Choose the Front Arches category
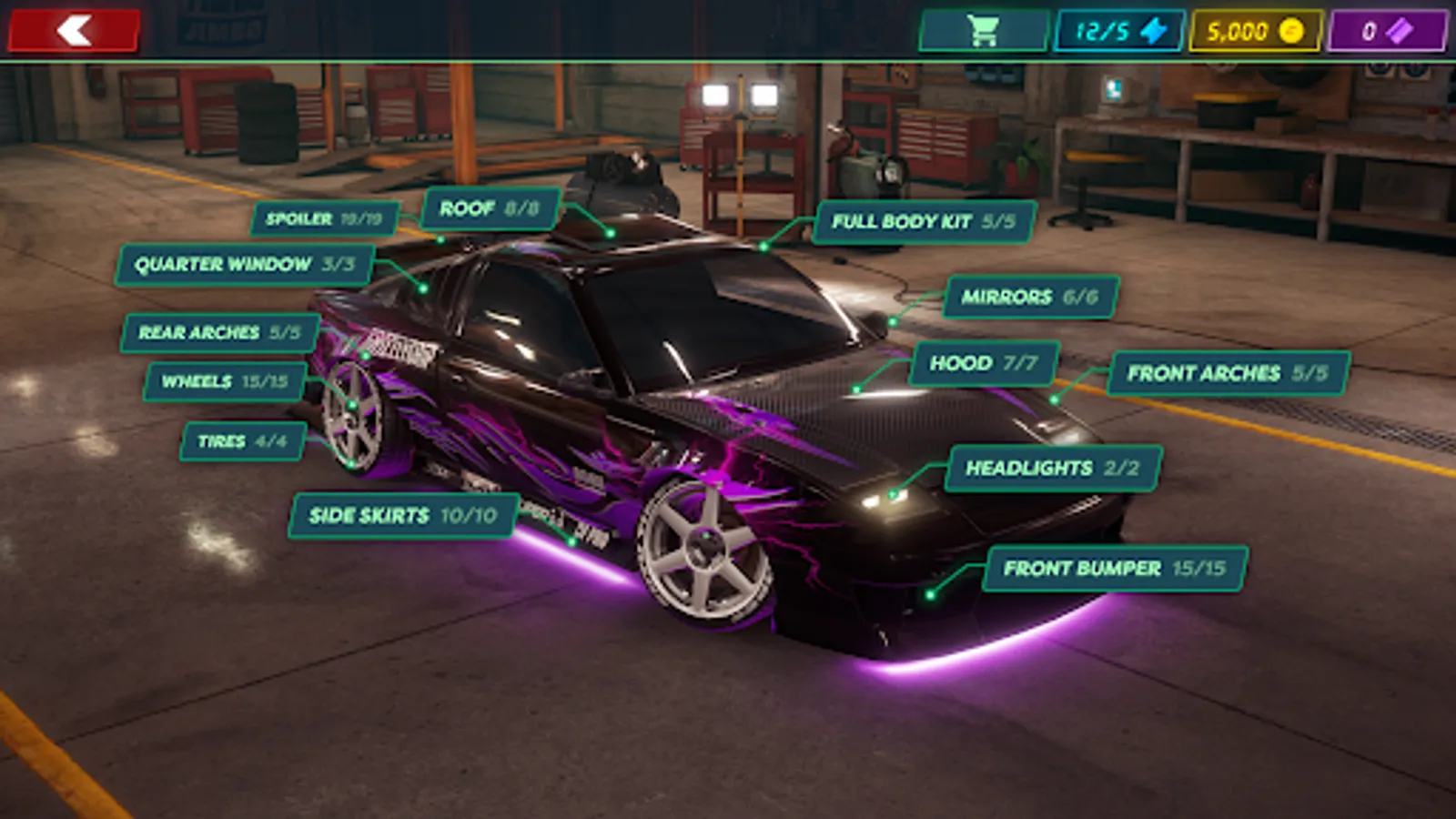 coord(1228,373)
